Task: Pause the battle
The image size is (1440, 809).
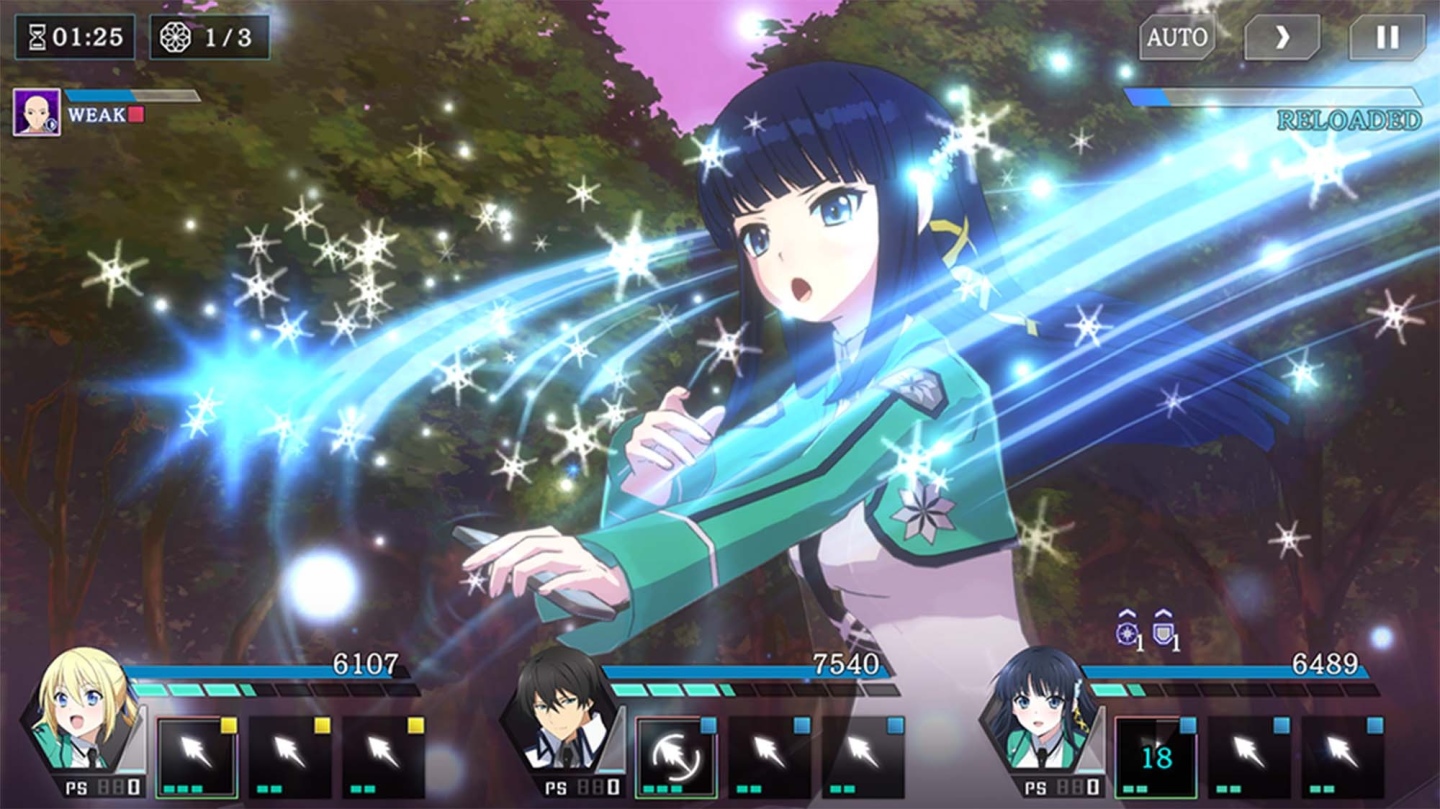Action: click(x=1387, y=38)
